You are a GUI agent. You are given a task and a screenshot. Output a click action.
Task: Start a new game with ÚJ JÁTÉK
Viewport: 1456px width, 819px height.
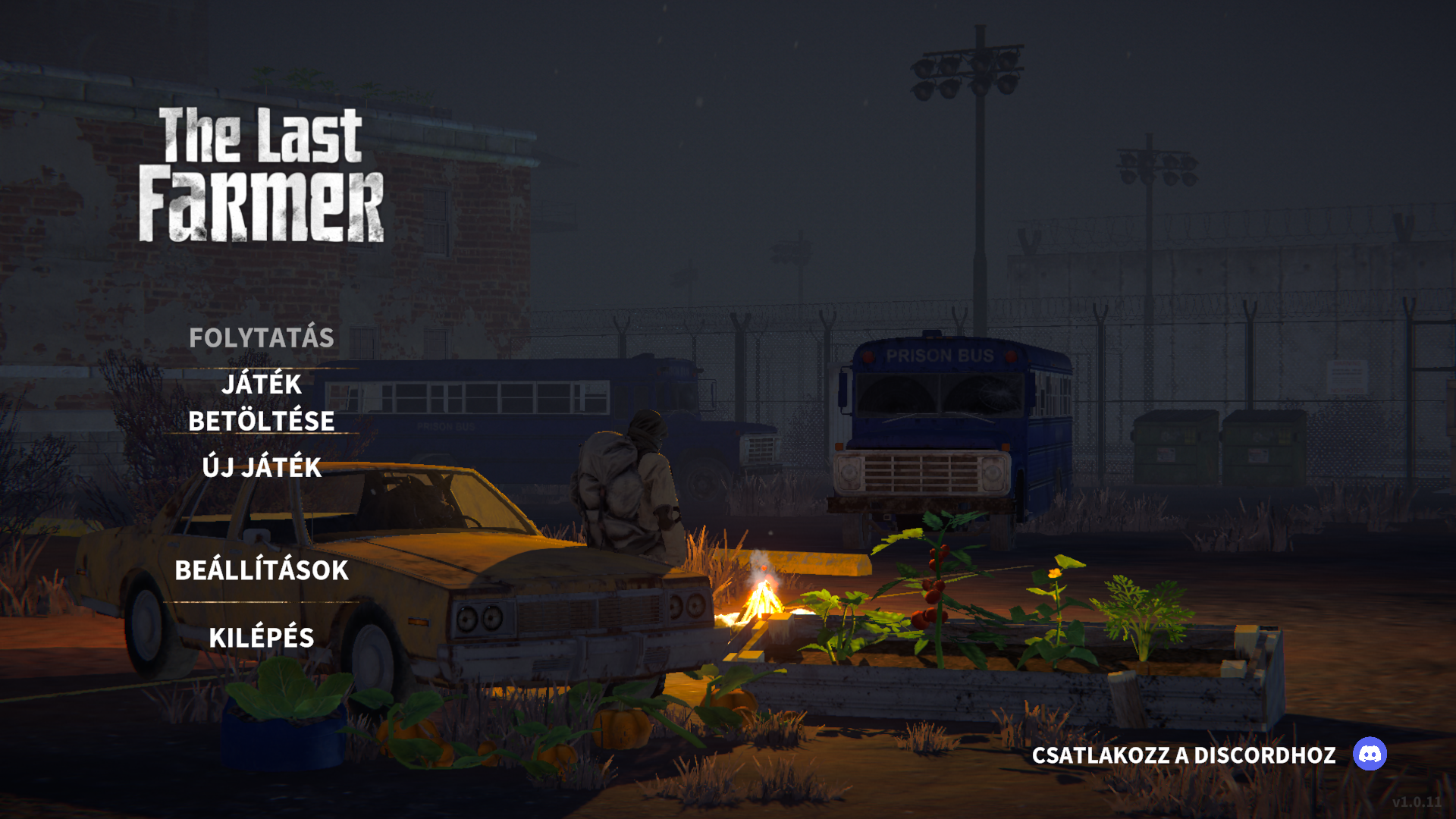(x=262, y=467)
